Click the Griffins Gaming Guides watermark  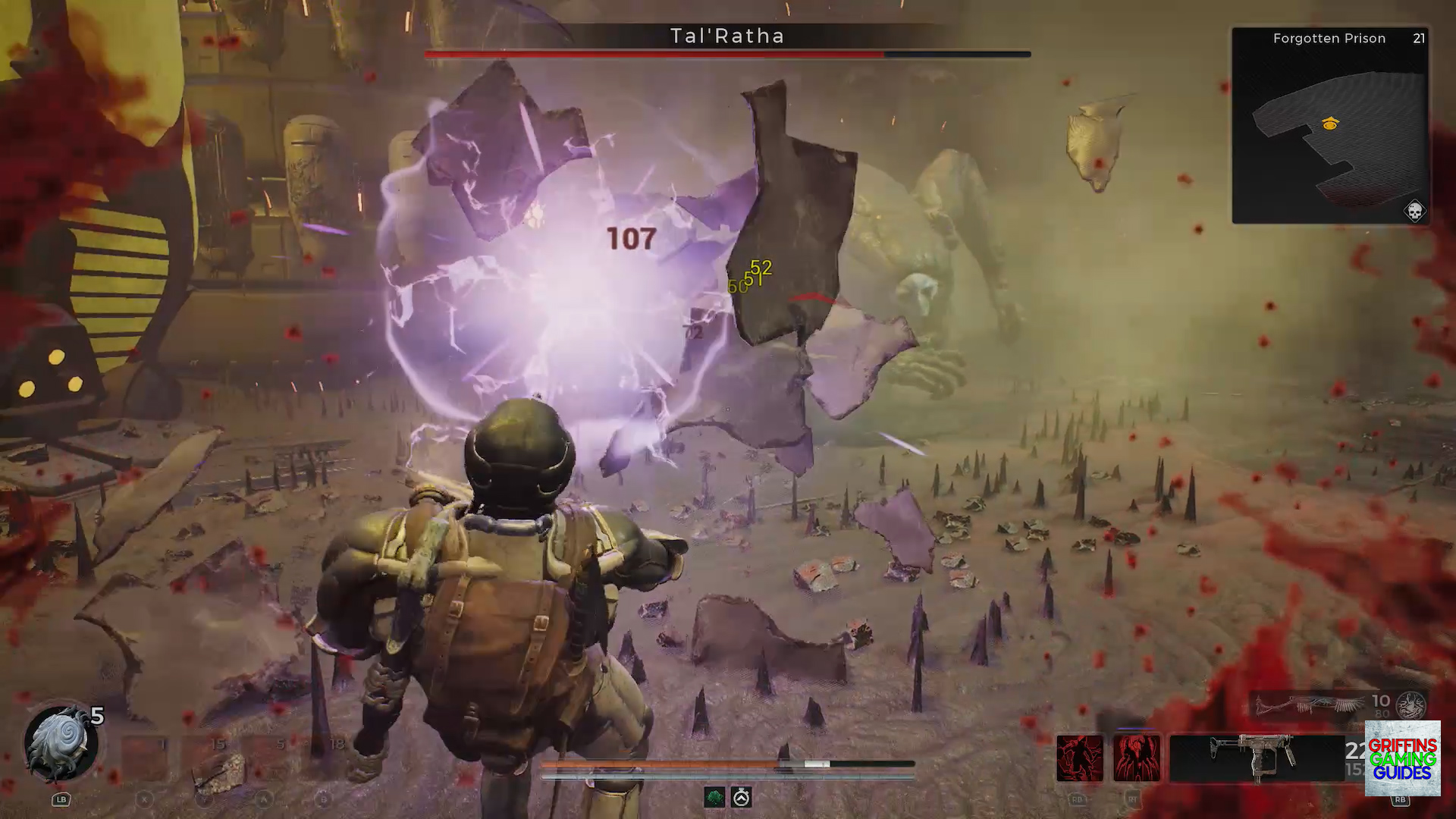1401,758
